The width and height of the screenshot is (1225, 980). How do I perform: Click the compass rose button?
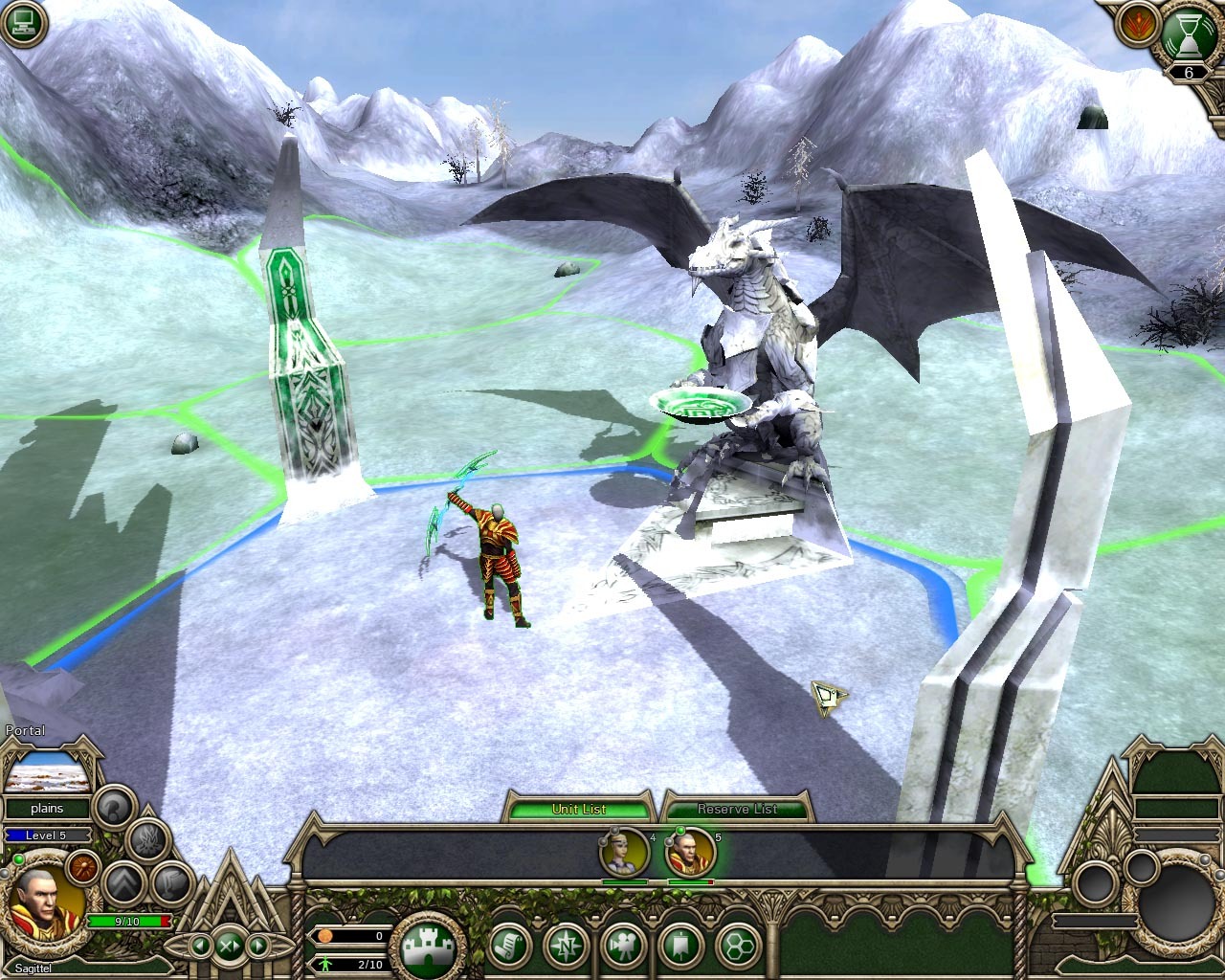[566, 947]
